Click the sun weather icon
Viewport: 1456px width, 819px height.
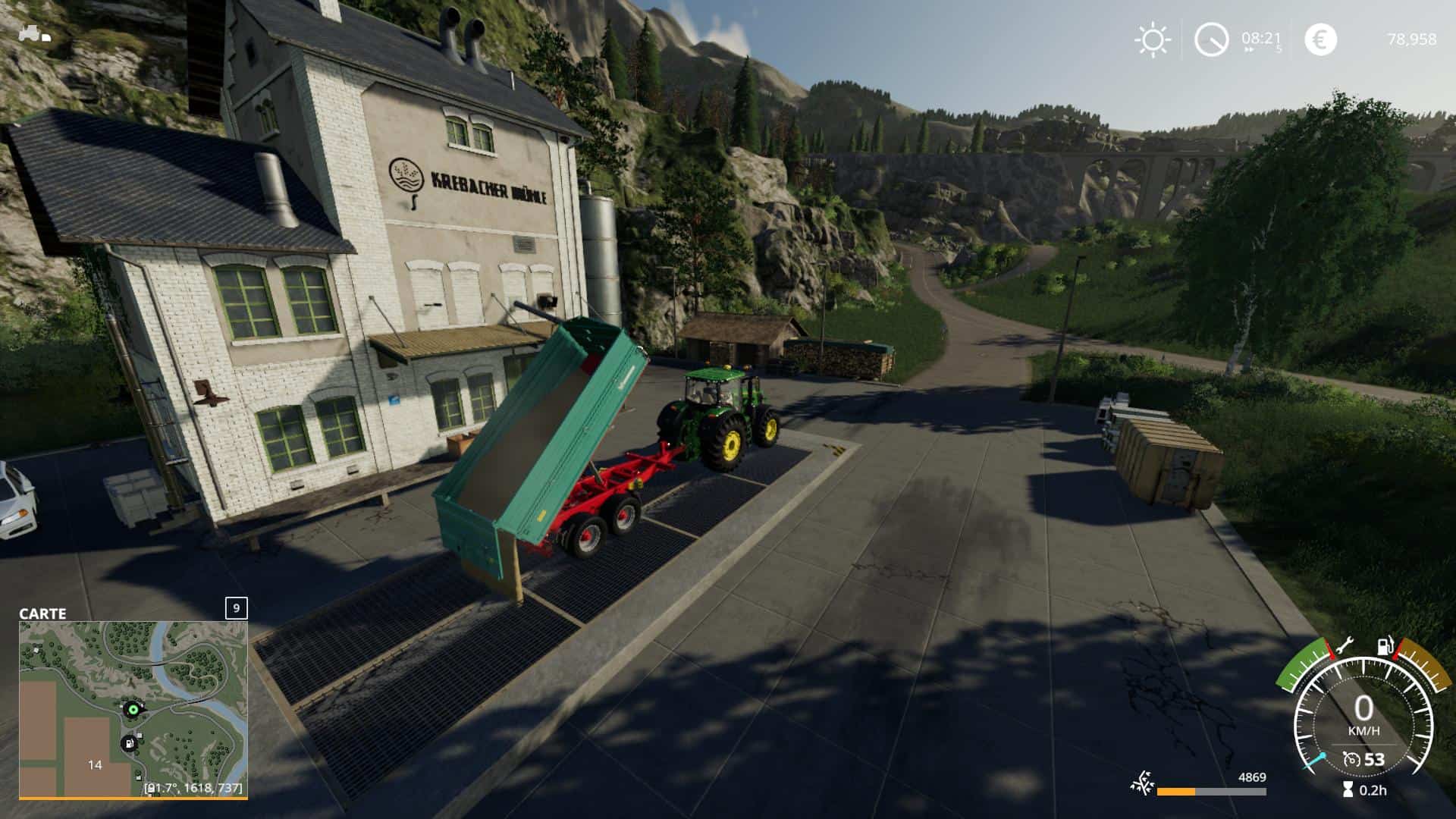tap(1152, 40)
